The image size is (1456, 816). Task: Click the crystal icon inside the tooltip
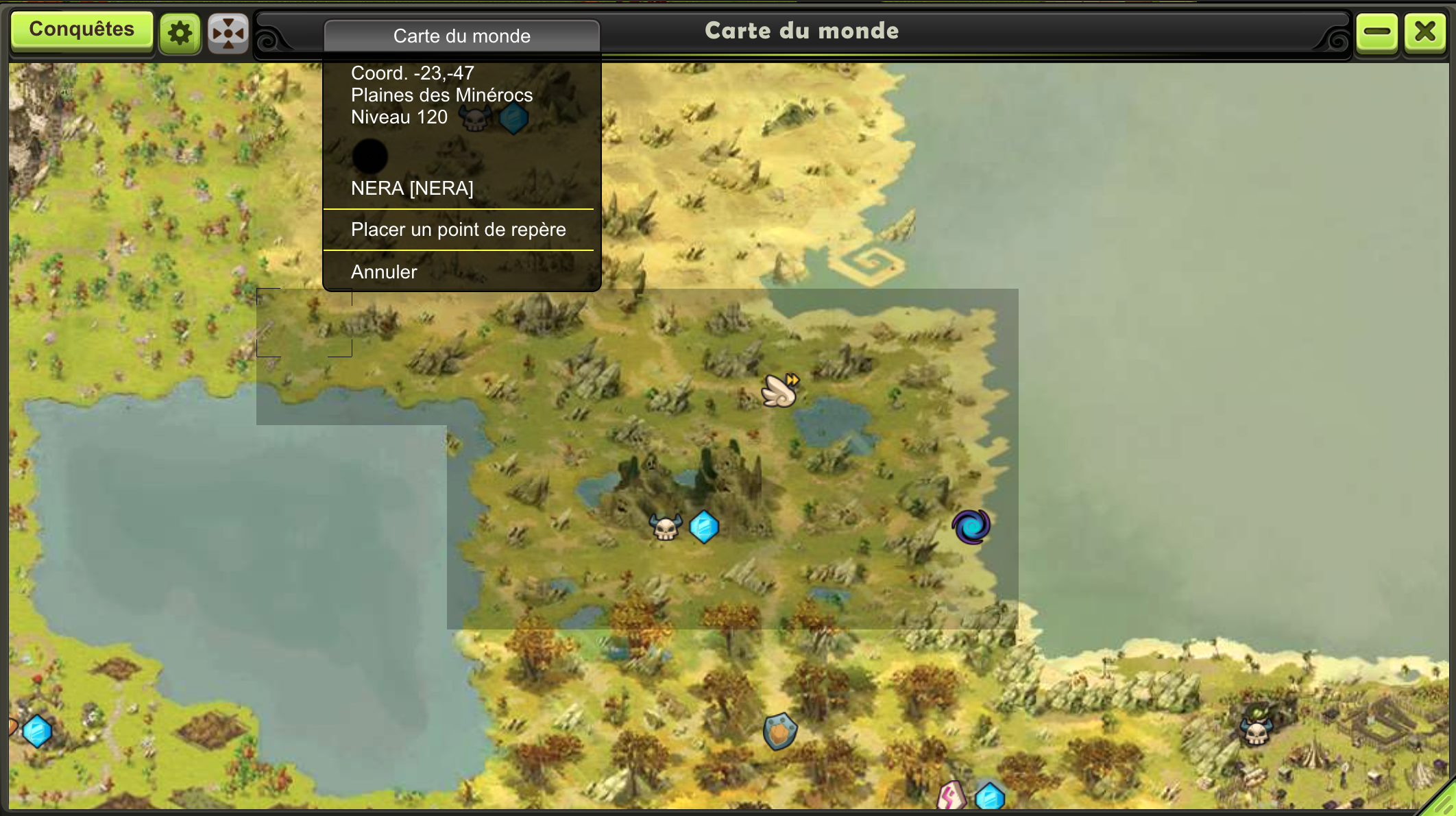pos(515,117)
